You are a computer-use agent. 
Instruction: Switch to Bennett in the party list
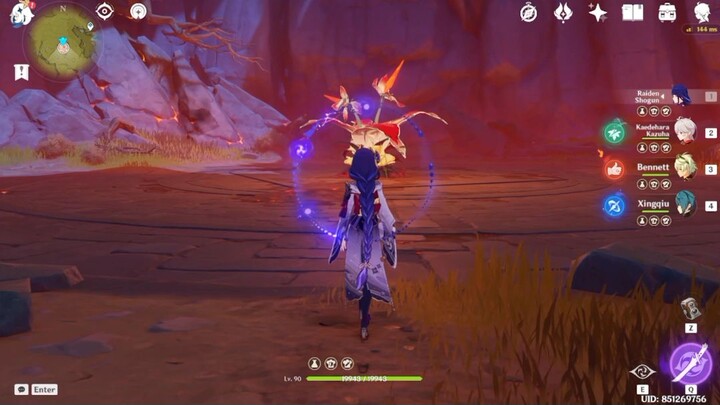point(684,167)
